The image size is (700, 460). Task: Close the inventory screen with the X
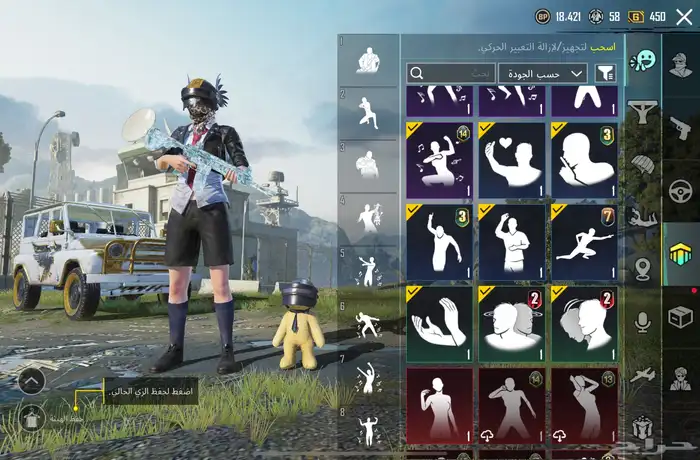[x=684, y=17]
